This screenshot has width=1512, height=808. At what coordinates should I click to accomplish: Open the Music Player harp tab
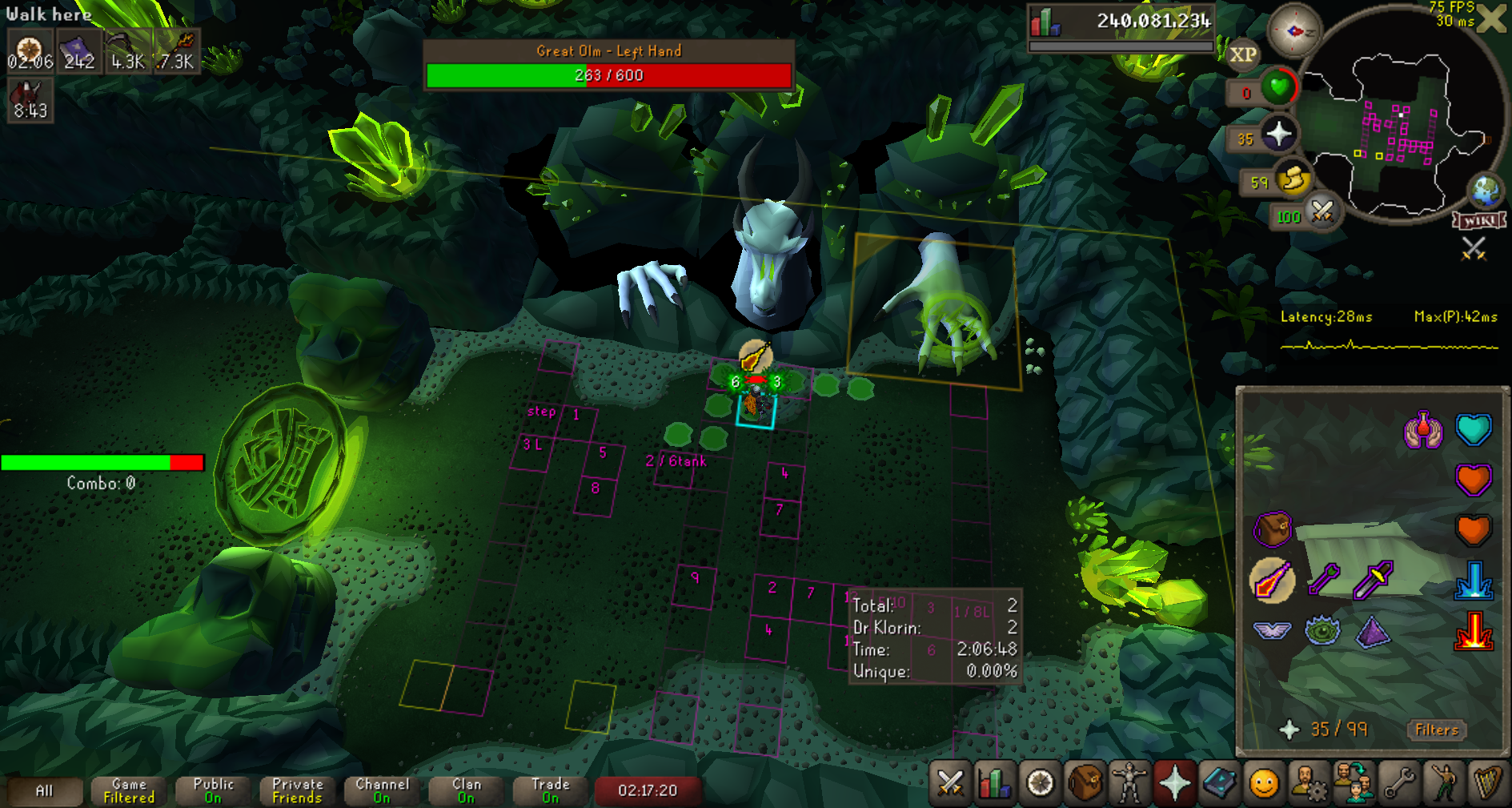pyautogui.click(x=1488, y=783)
